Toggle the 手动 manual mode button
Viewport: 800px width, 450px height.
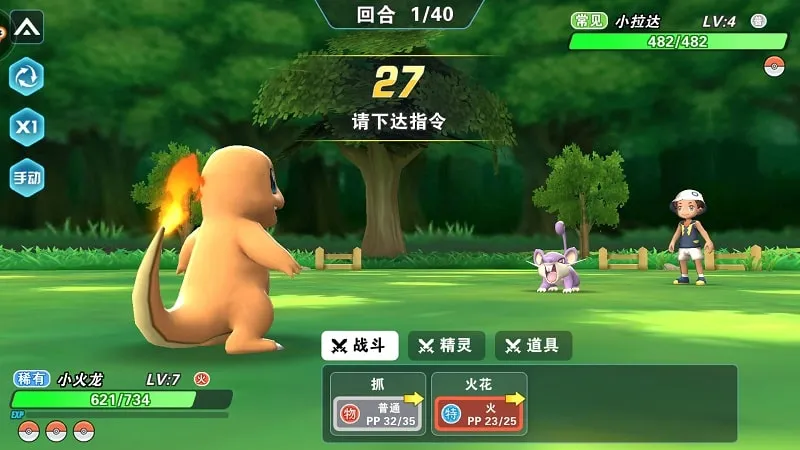coord(26,178)
